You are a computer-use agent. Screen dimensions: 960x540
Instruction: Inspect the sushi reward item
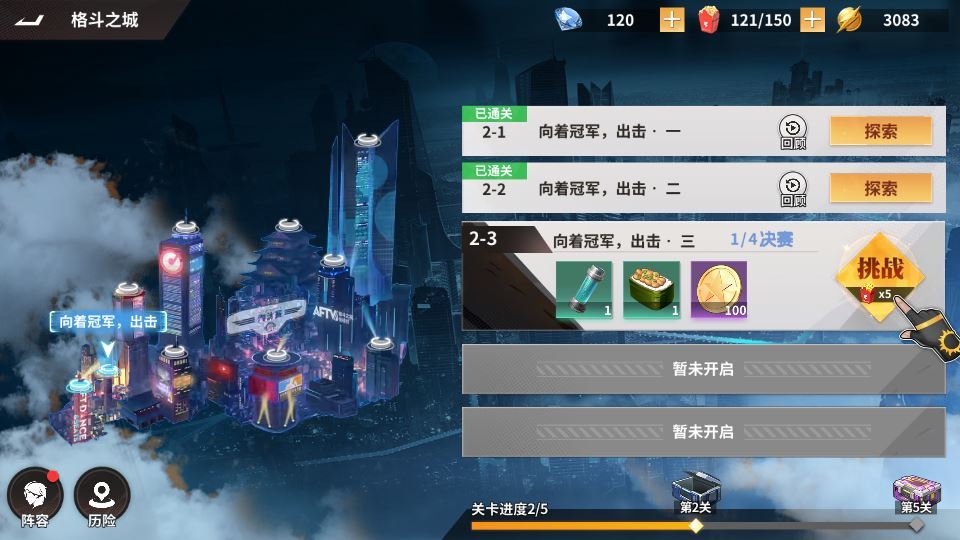[651, 290]
